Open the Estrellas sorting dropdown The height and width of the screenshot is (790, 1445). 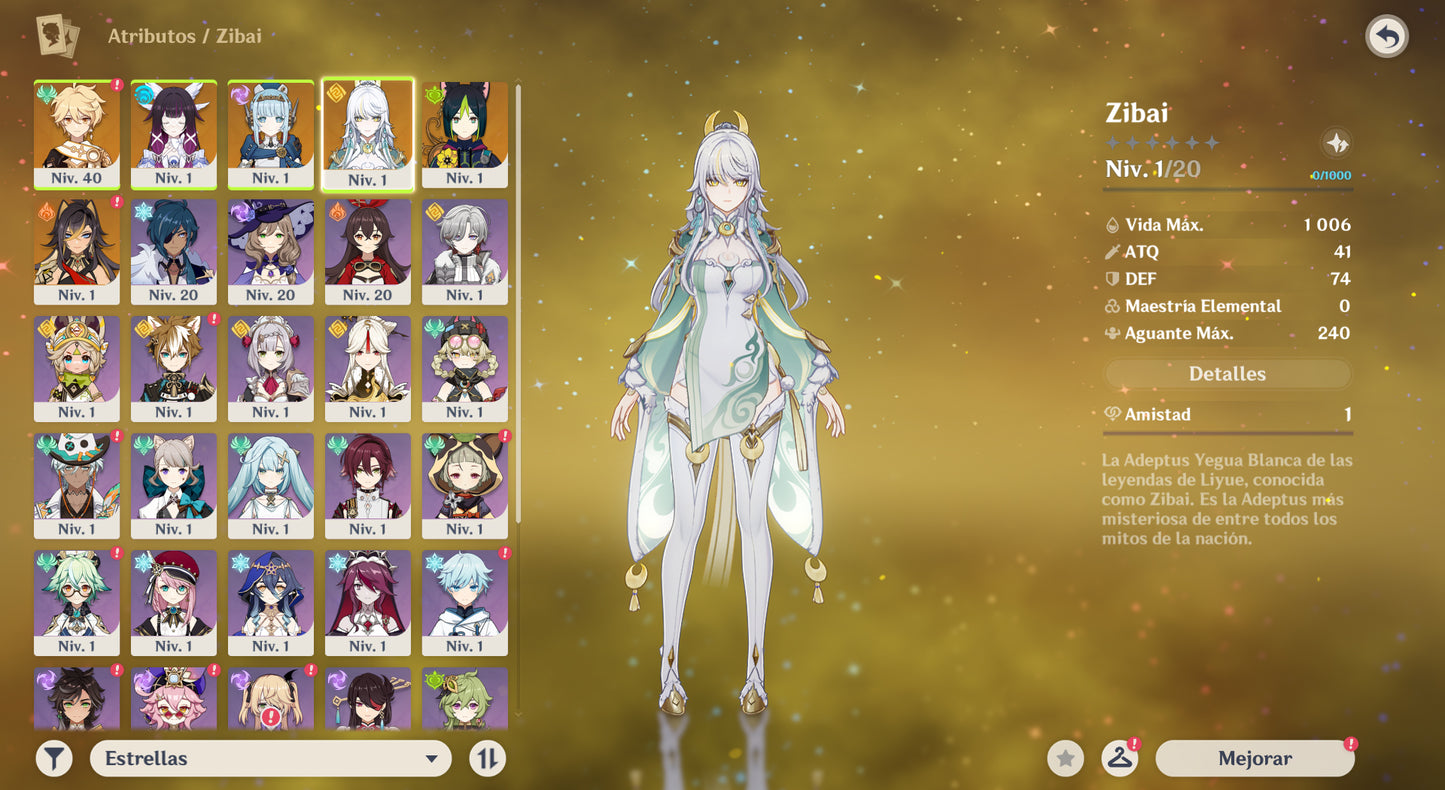270,758
